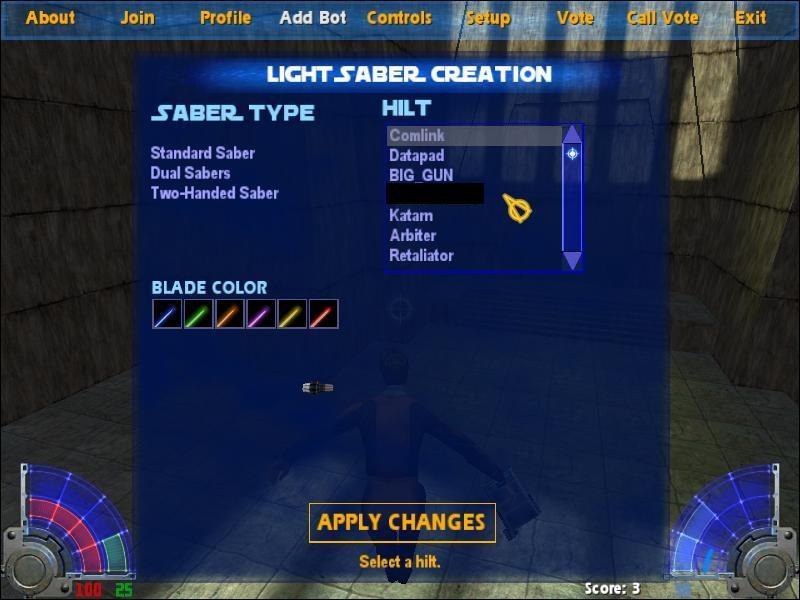Open the About menu
Image resolution: width=800 pixels, height=600 pixels.
tap(50, 18)
